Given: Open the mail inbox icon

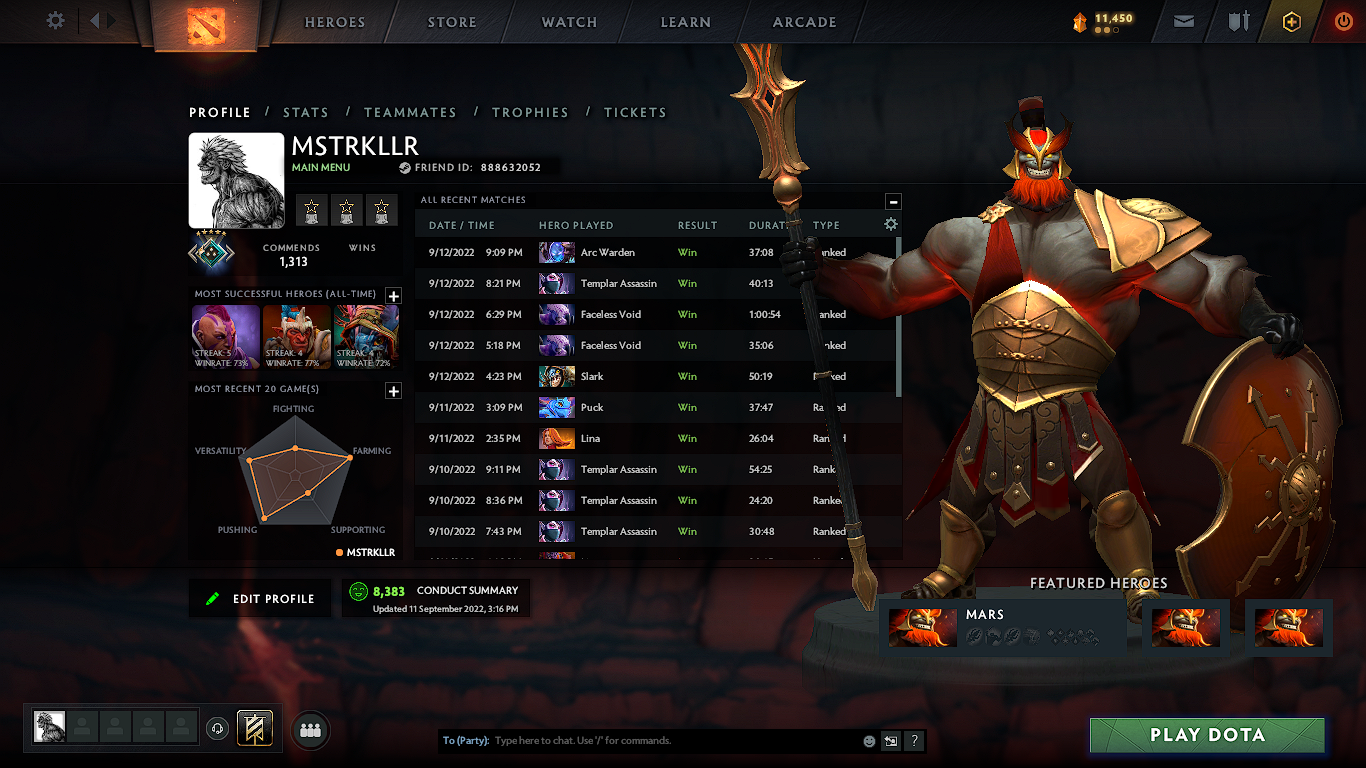Looking at the screenshot, I should (x=1184, y=22).
